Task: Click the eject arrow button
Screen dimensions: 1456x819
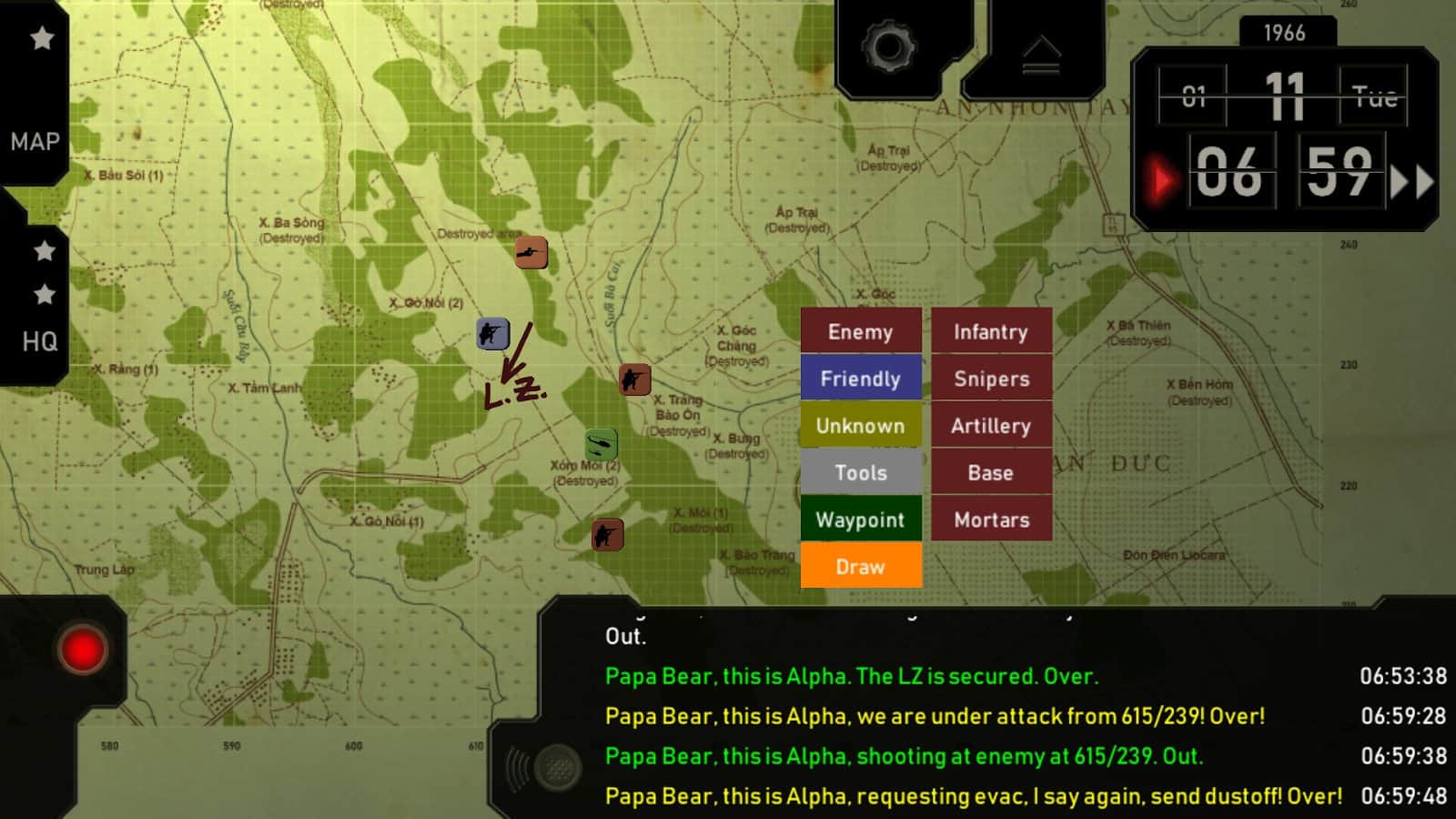Action: click(x=1041, y=55)
